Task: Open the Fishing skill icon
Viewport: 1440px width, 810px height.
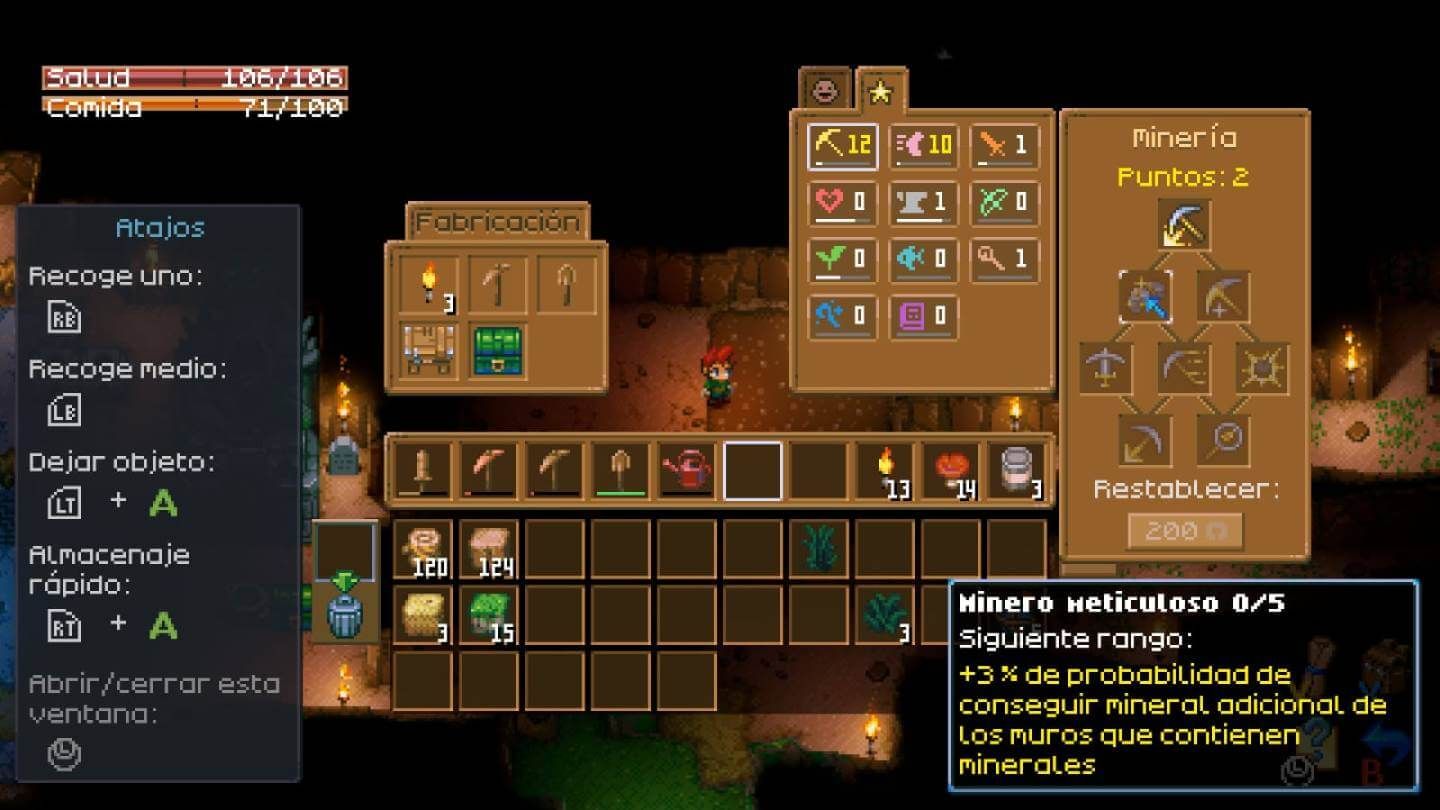Action: pos(923,260)
